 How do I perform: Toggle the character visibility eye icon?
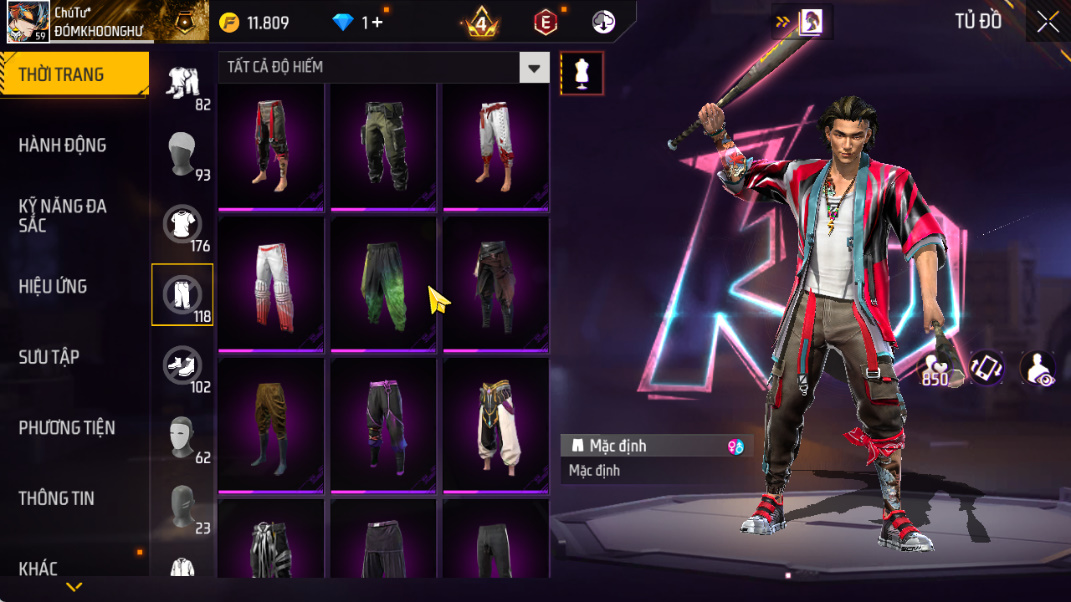tap(1037, 368)
